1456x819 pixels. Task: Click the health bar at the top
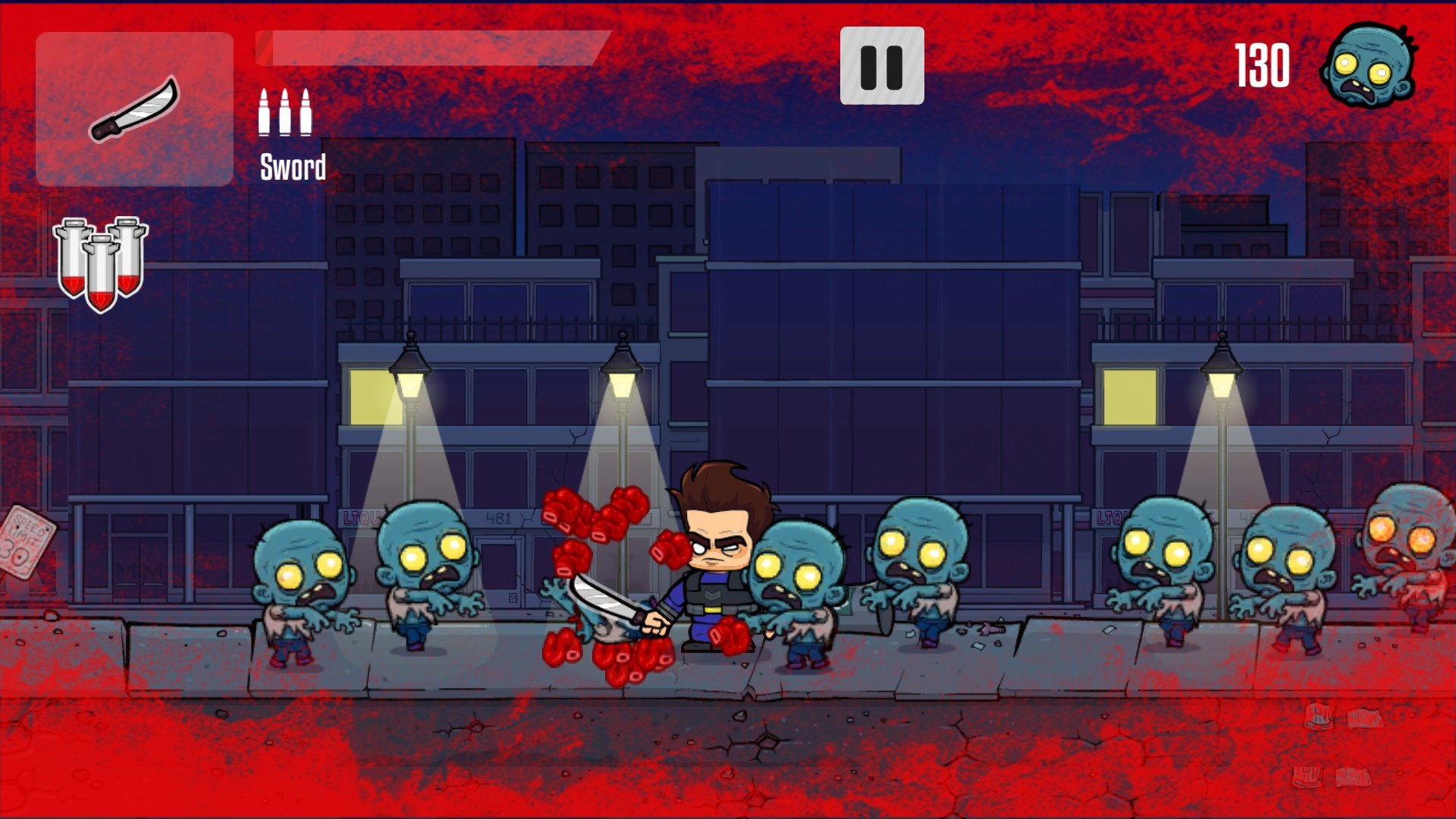click(432, 45)
